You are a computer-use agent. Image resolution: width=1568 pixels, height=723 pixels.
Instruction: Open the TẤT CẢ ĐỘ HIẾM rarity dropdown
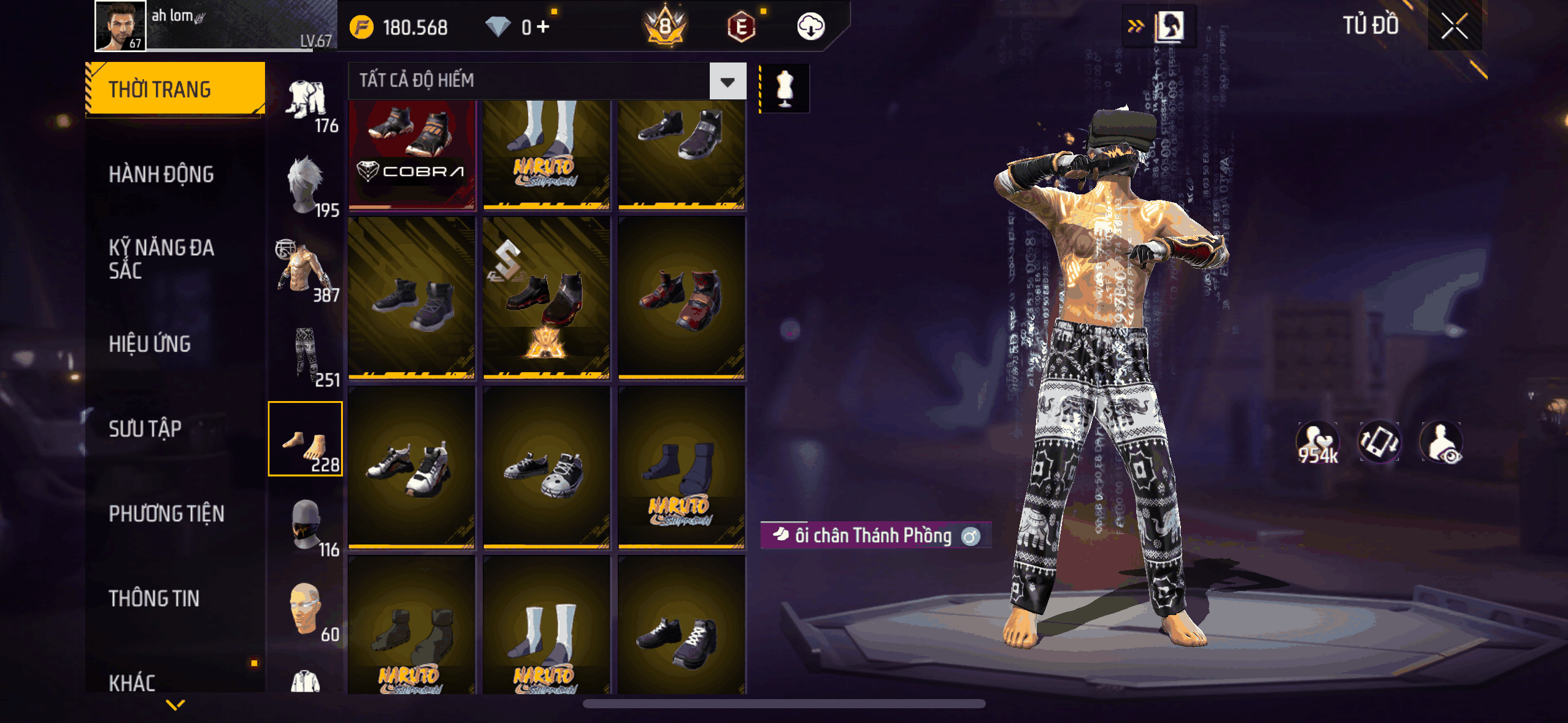(x=728, y=82)
